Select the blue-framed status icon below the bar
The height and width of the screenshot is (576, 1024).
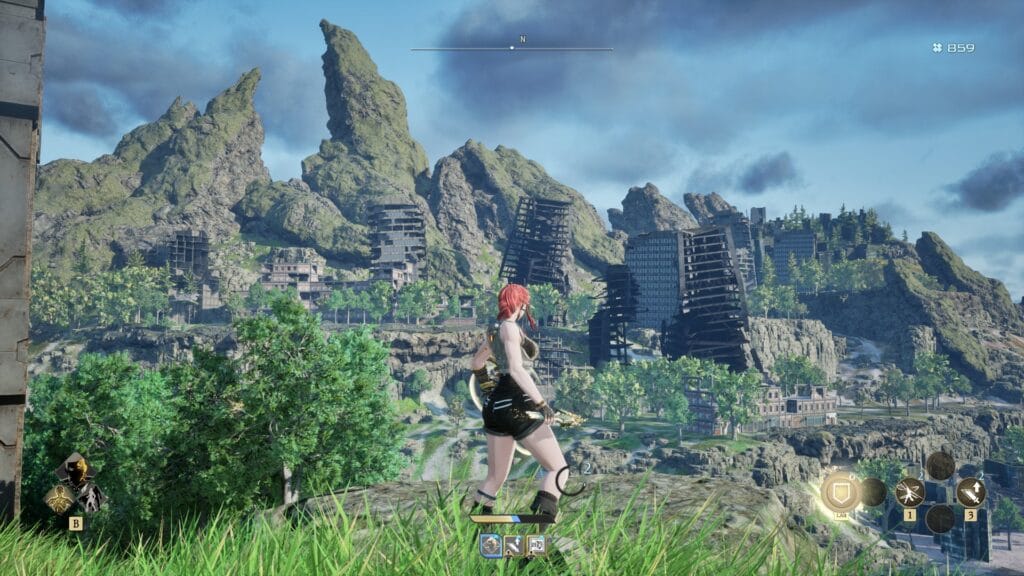(490, 545)
